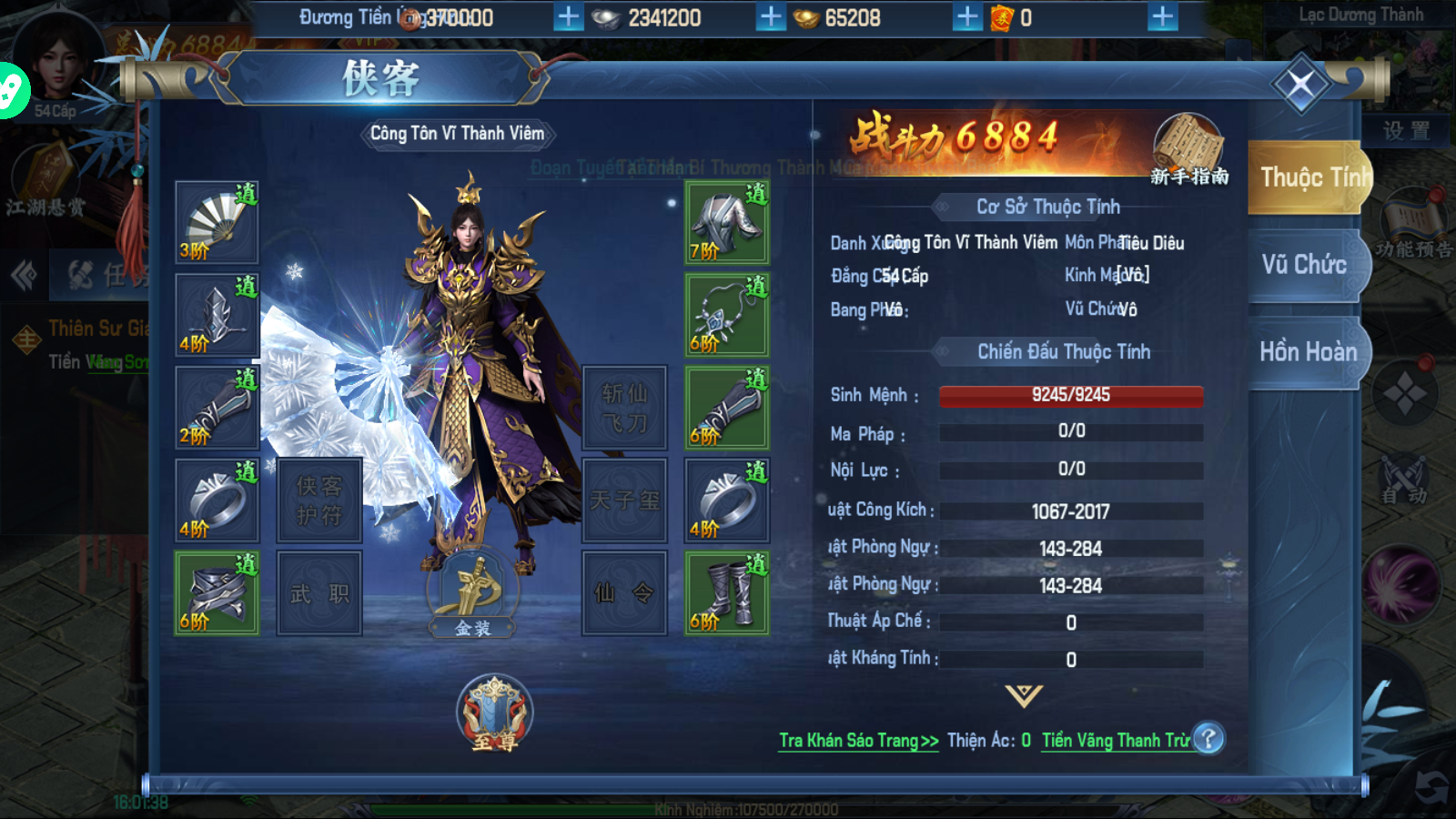The width and height of the screenshot is (1456, 819).
Task: Select the 7-tier armor slot
Action: [x=726, y=222]
